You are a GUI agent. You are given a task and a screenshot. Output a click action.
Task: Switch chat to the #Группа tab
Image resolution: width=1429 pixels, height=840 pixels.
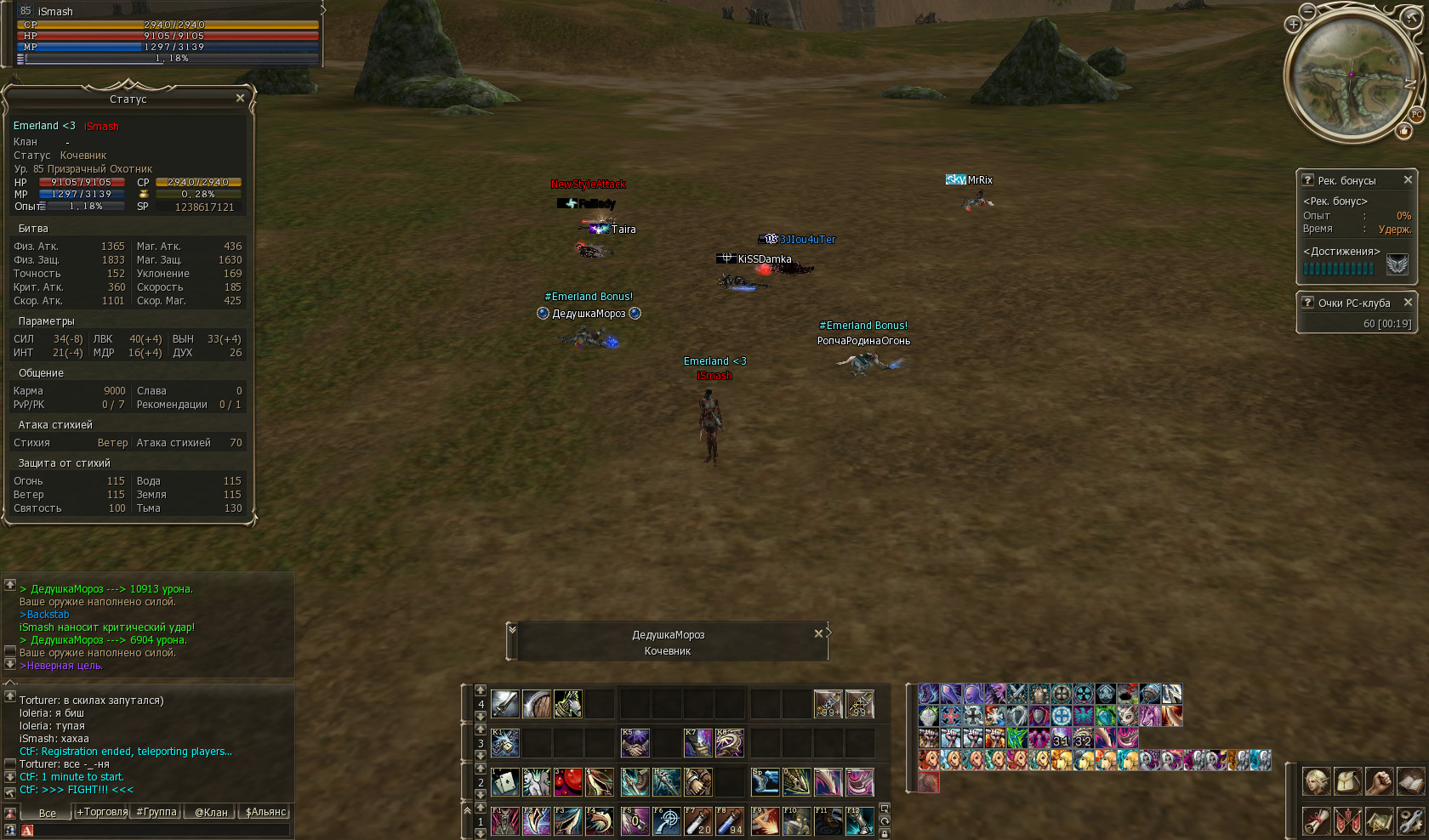click(x=157, y=813)
